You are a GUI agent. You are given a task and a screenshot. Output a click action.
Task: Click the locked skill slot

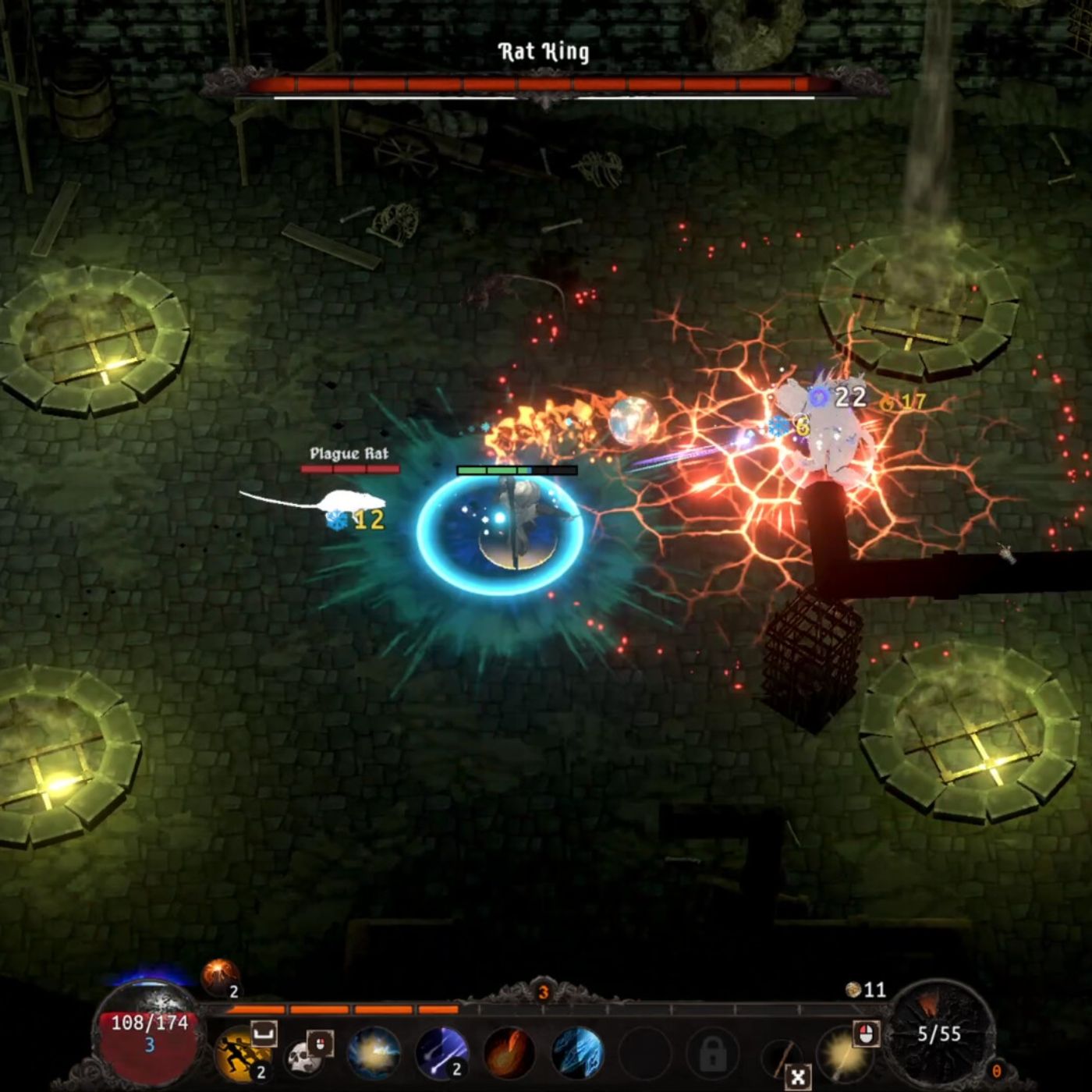712,1055
